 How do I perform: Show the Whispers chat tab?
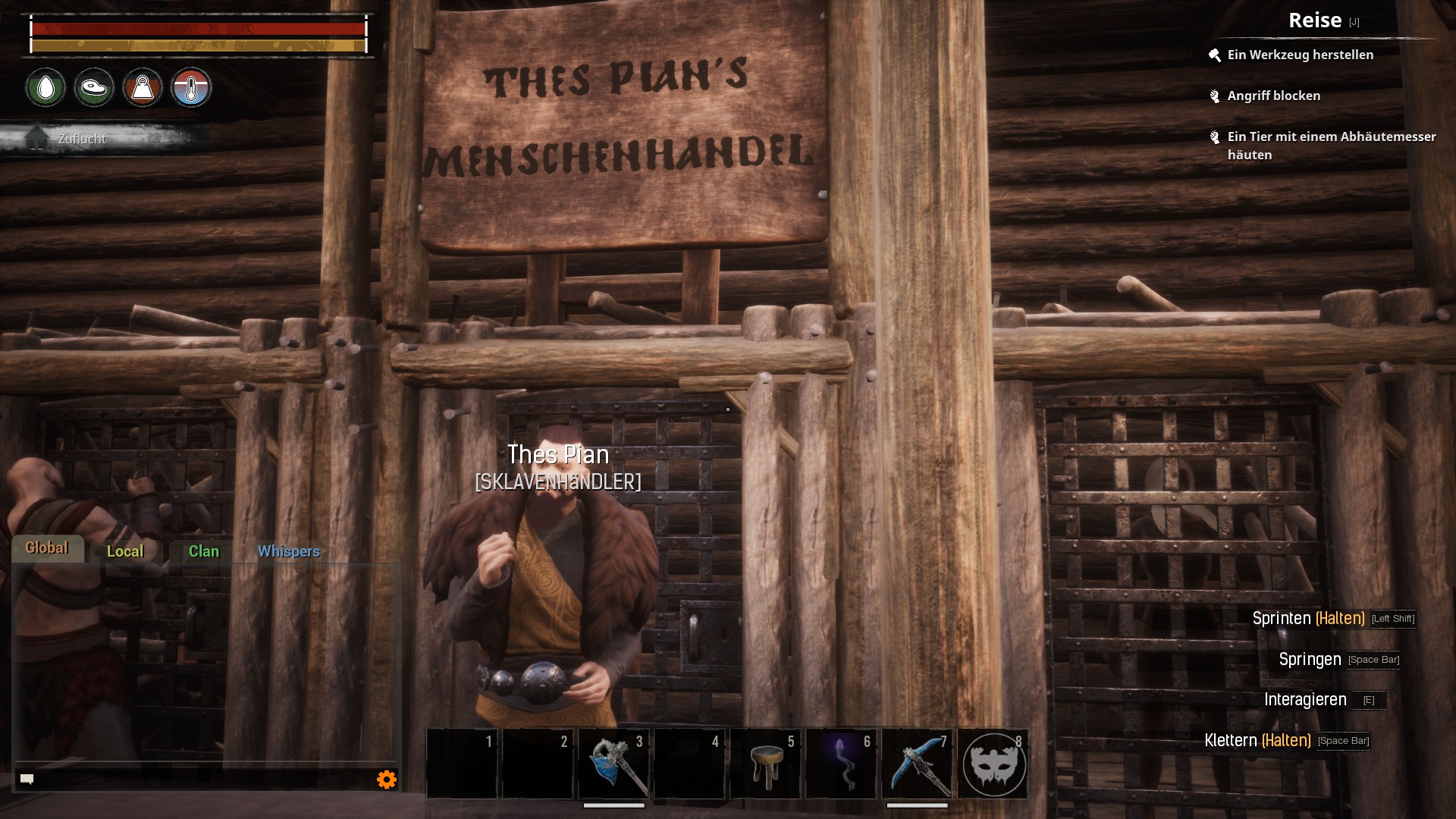(x=288, y=551)
